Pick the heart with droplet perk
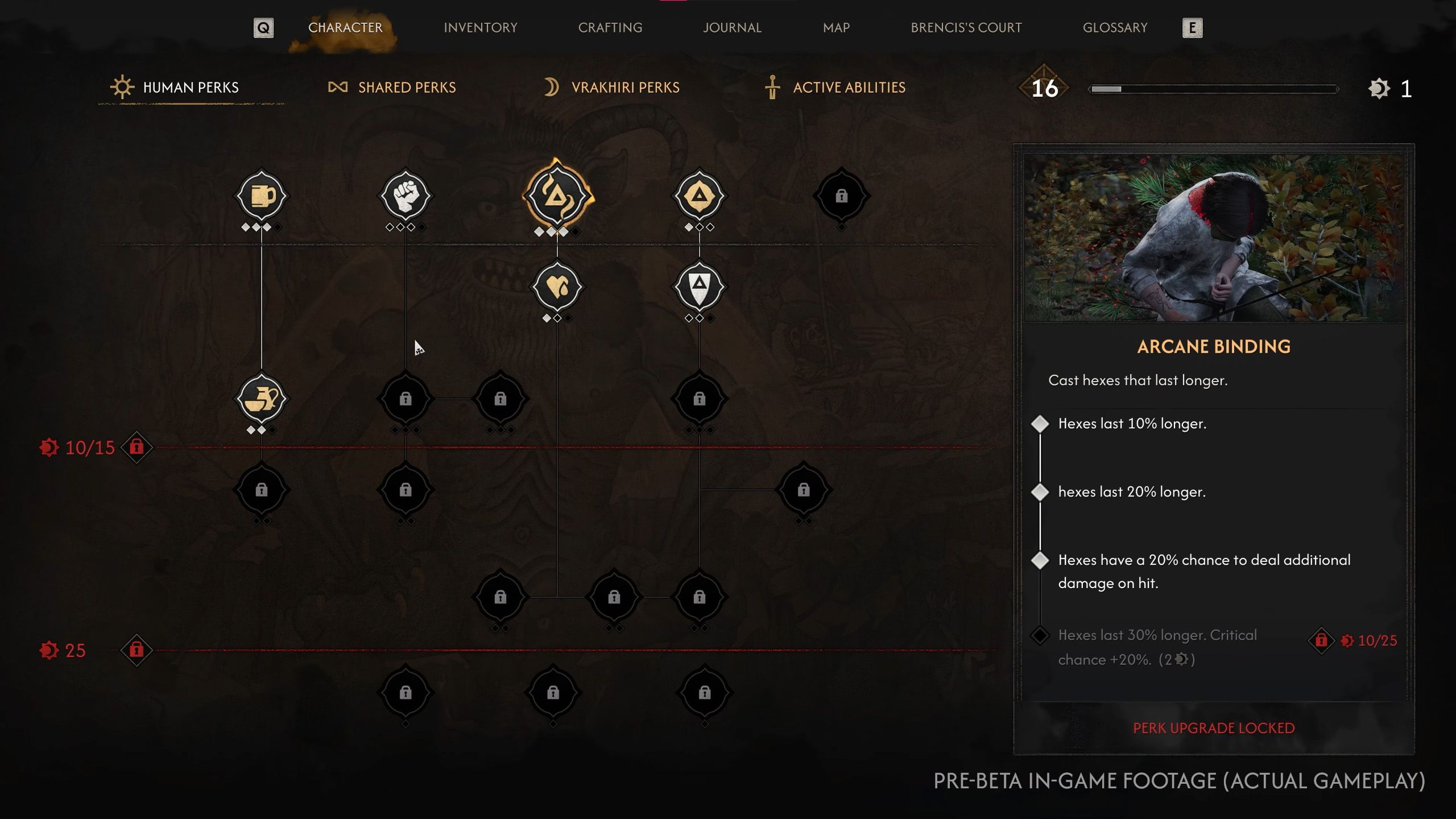Viewport: 1456px width, 819px height. click(557, 287)
